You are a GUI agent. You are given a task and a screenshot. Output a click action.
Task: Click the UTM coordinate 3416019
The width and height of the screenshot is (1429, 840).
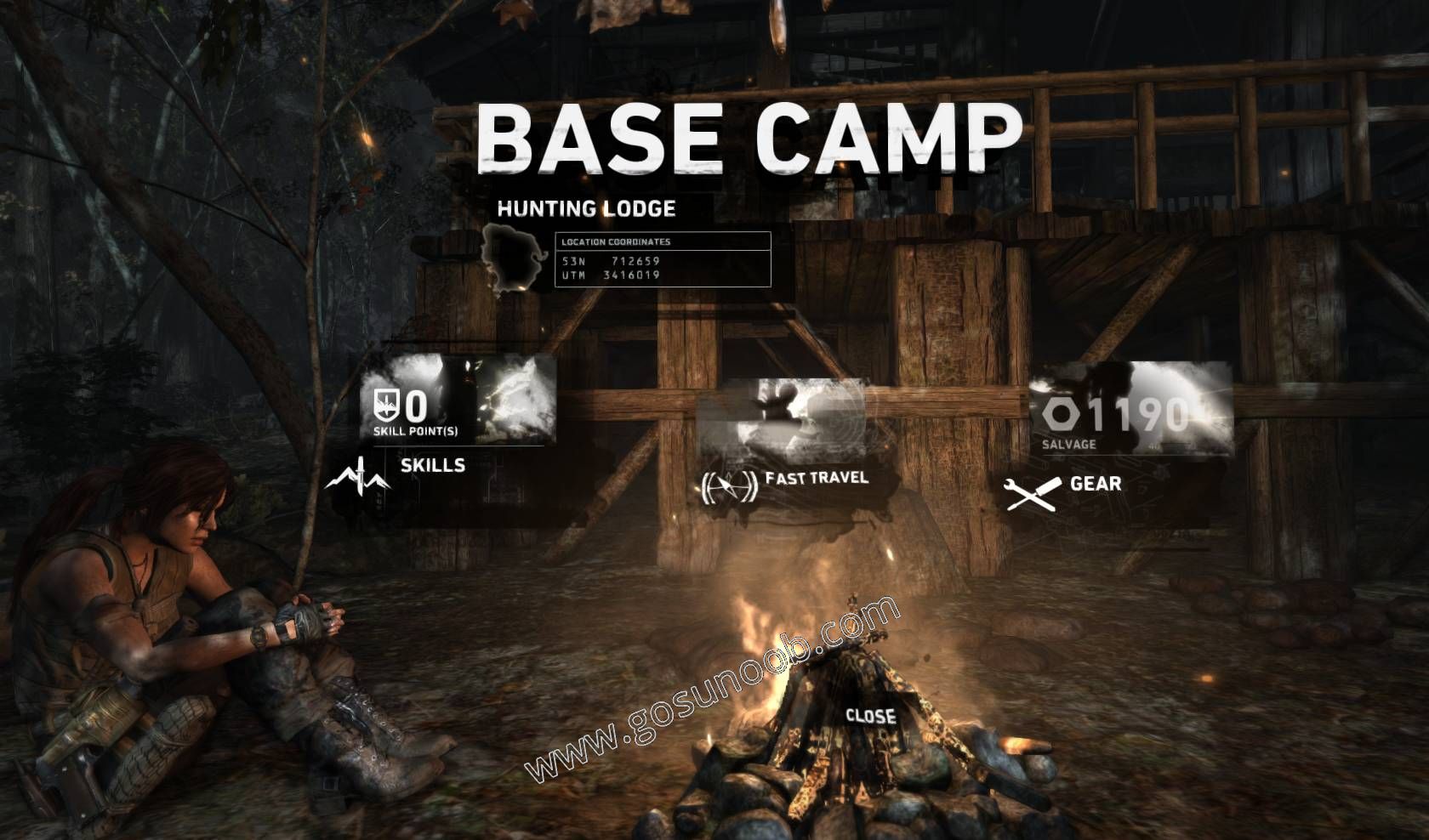click(x=629, y=275)
